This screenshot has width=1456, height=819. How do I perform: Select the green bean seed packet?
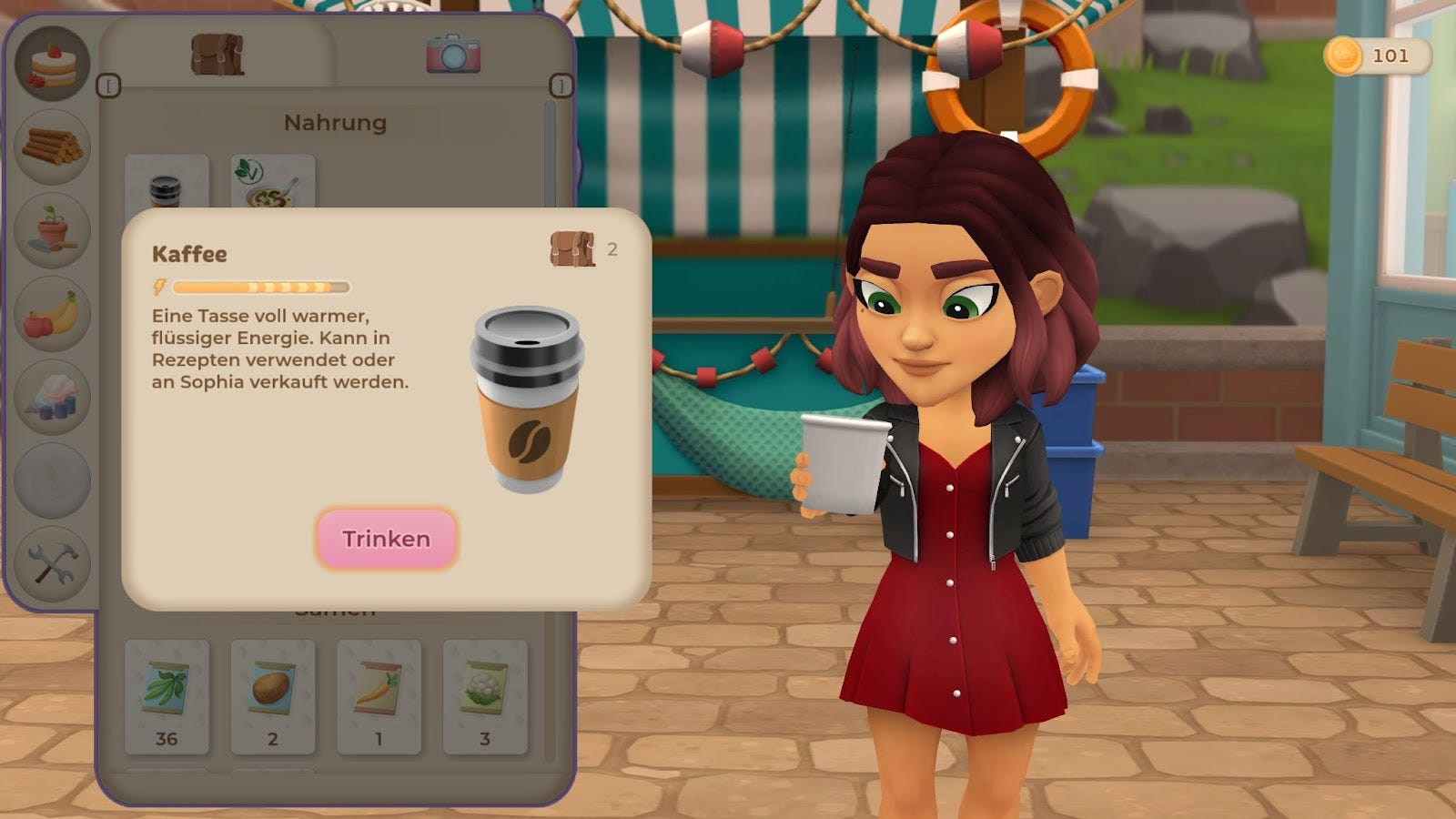[x=167, y=696]
